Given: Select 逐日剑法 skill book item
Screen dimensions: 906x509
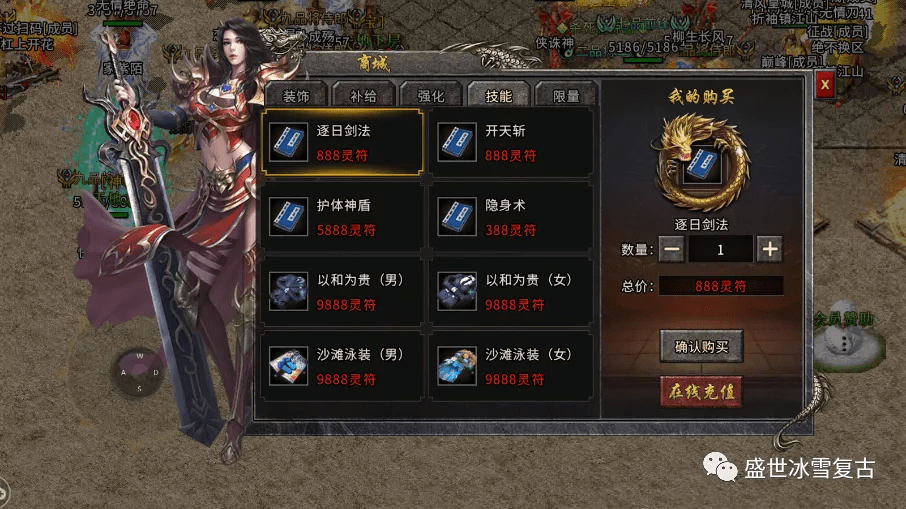Looking at the screenshot, I should click(x=342, y=143).
